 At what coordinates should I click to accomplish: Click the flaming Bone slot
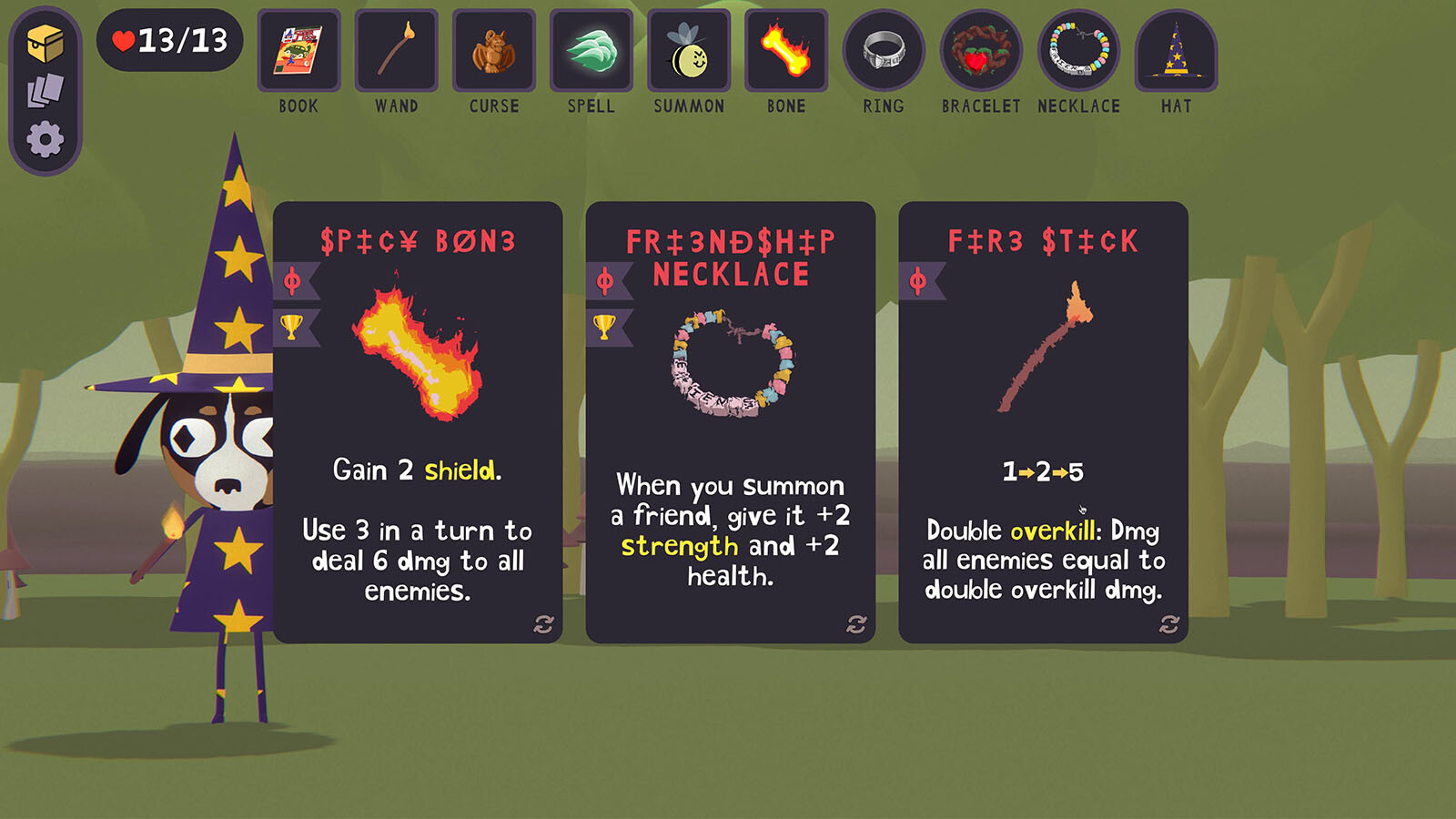tap(786, 51)
